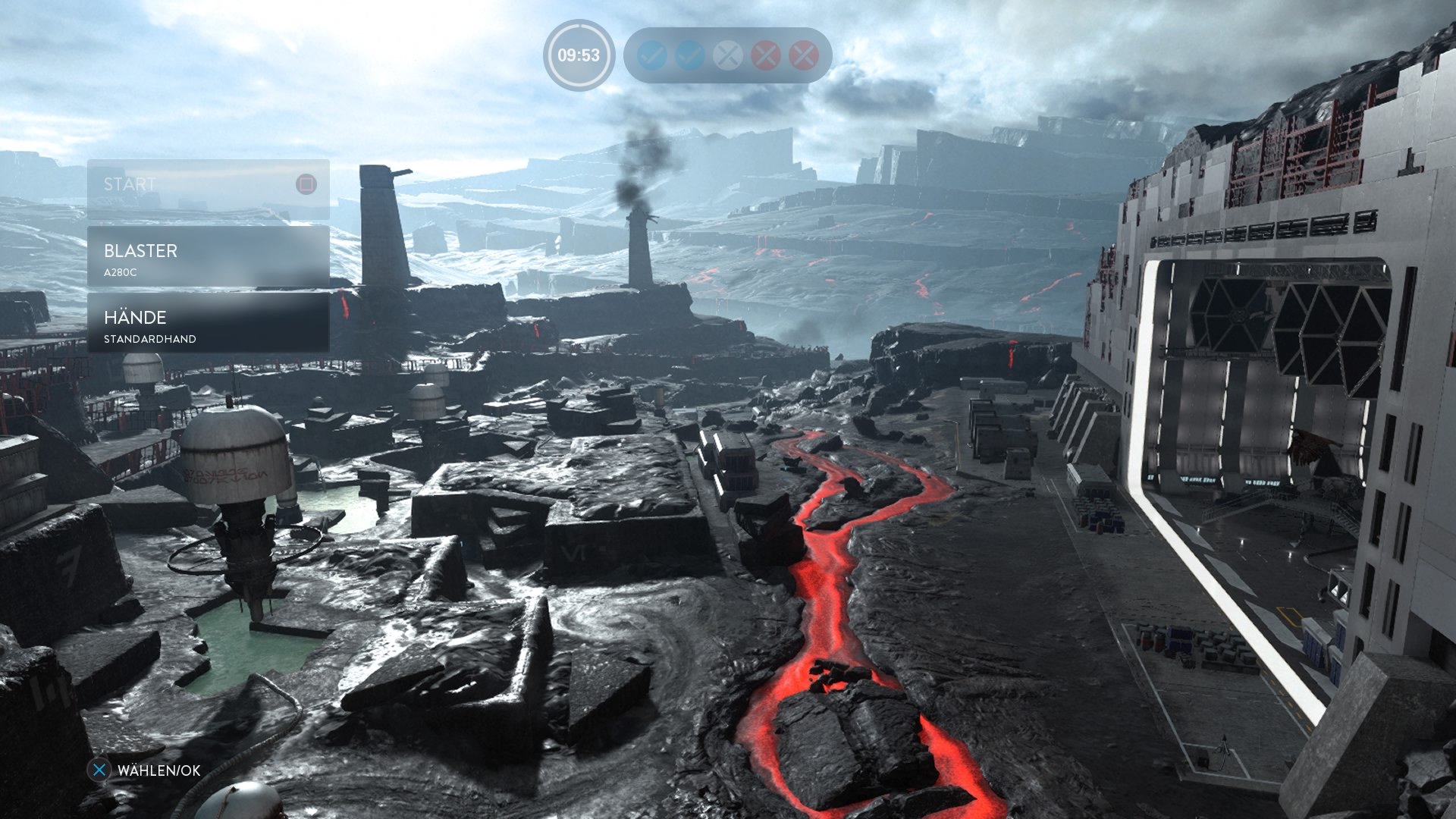Click the WÄHLEN/OK prompt
Image resolution: width=1456 pixels, height=819 pixels.
coord(158,771)
